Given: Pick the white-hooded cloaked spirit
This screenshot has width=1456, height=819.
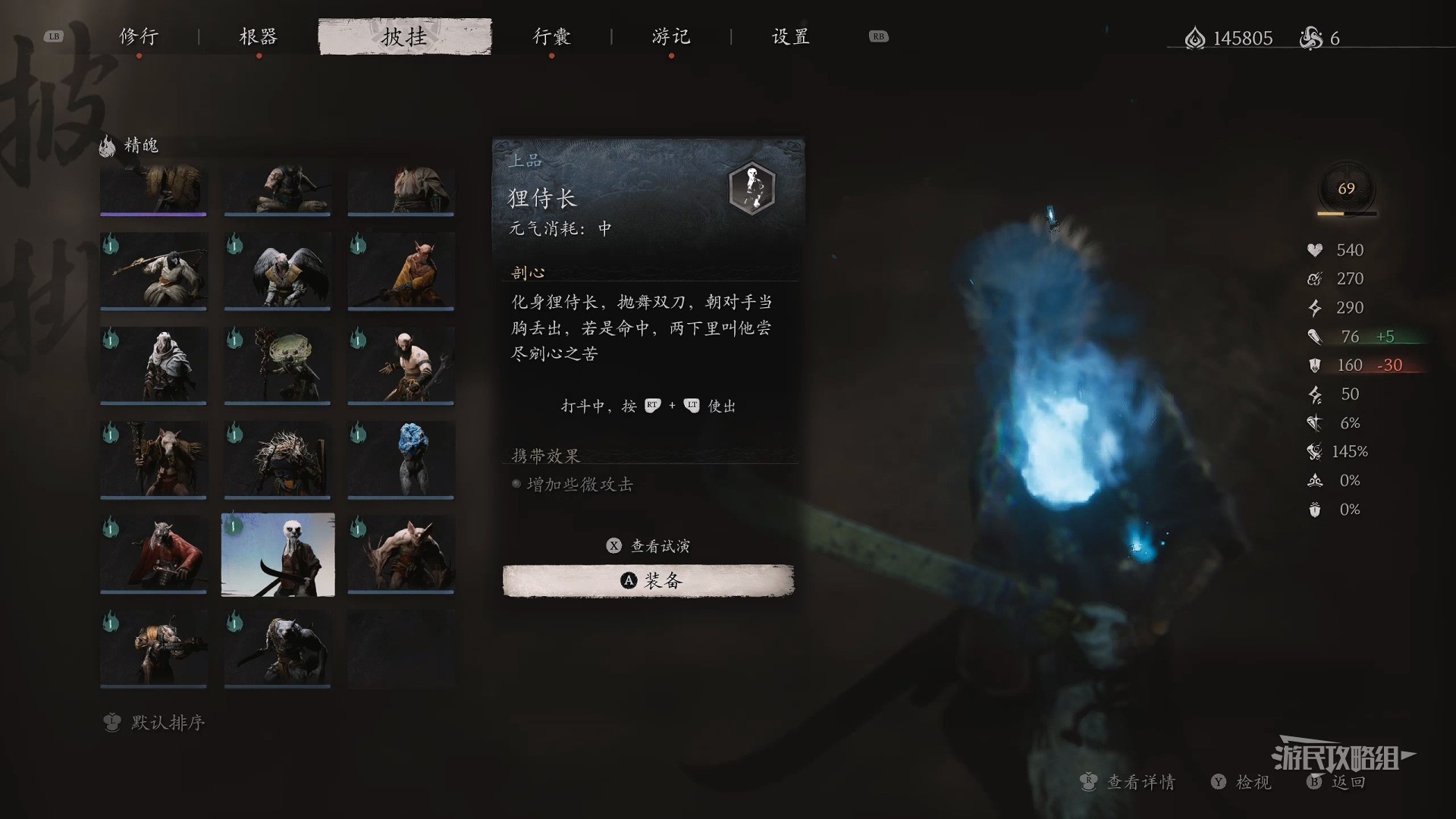Looking at the screenshot, I should (x=153, y=365).
